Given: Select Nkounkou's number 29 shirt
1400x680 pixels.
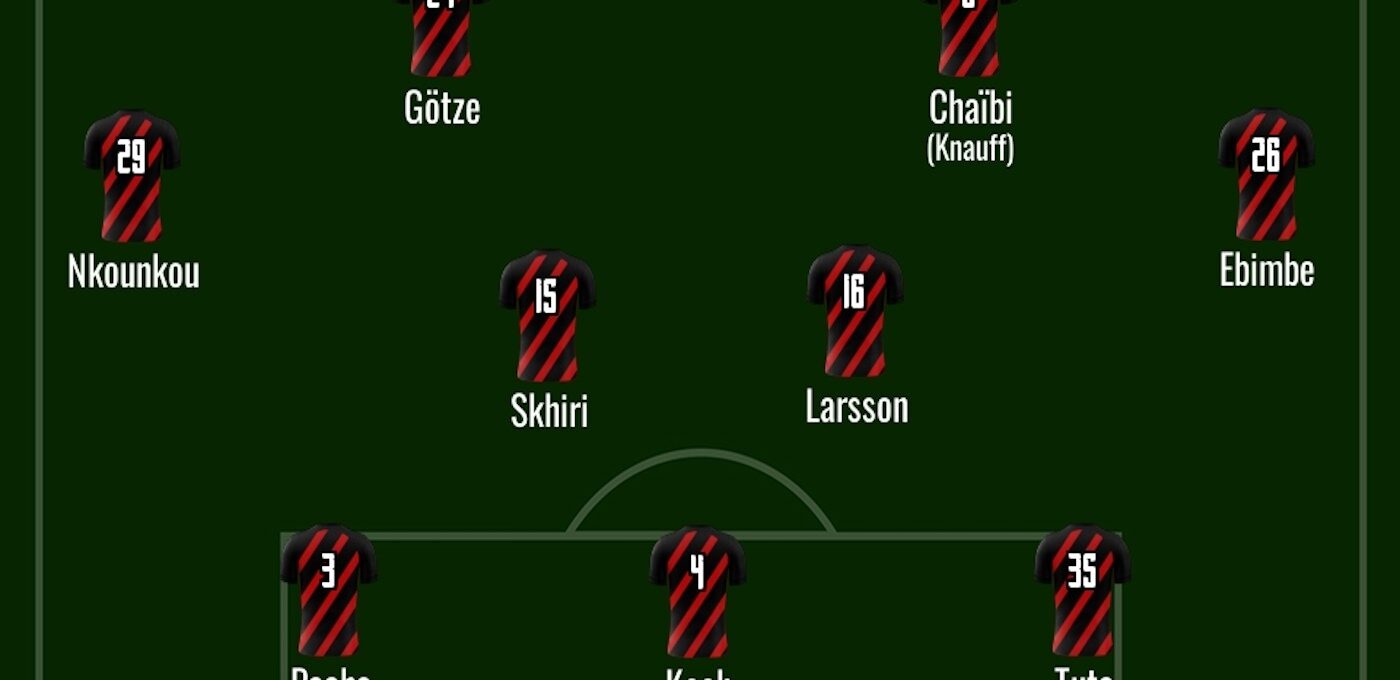Looking at the screenshot, I should pyautogui.click(x=132, y=175).
